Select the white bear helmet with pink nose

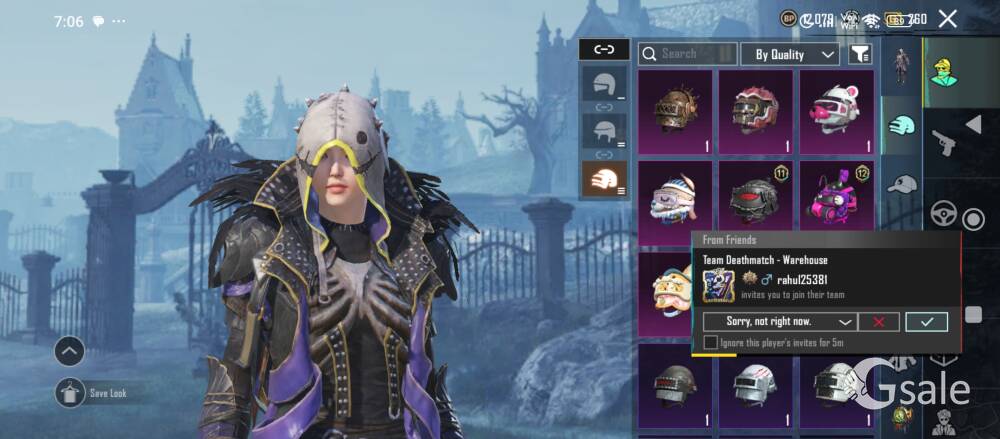click(x=836, y=110)
